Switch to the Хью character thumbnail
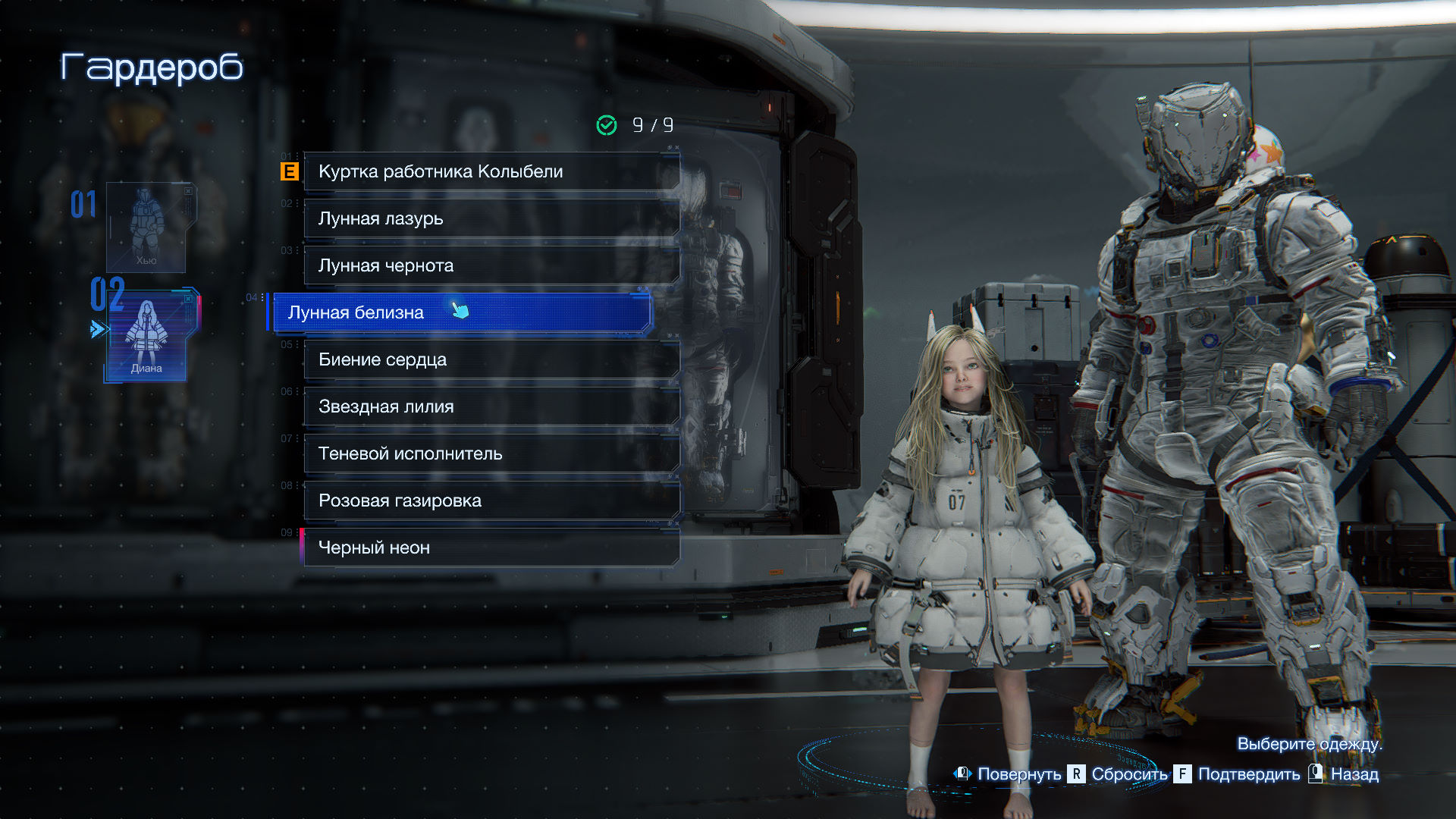This screenshot has width=1456, height=819. (146, 227)
